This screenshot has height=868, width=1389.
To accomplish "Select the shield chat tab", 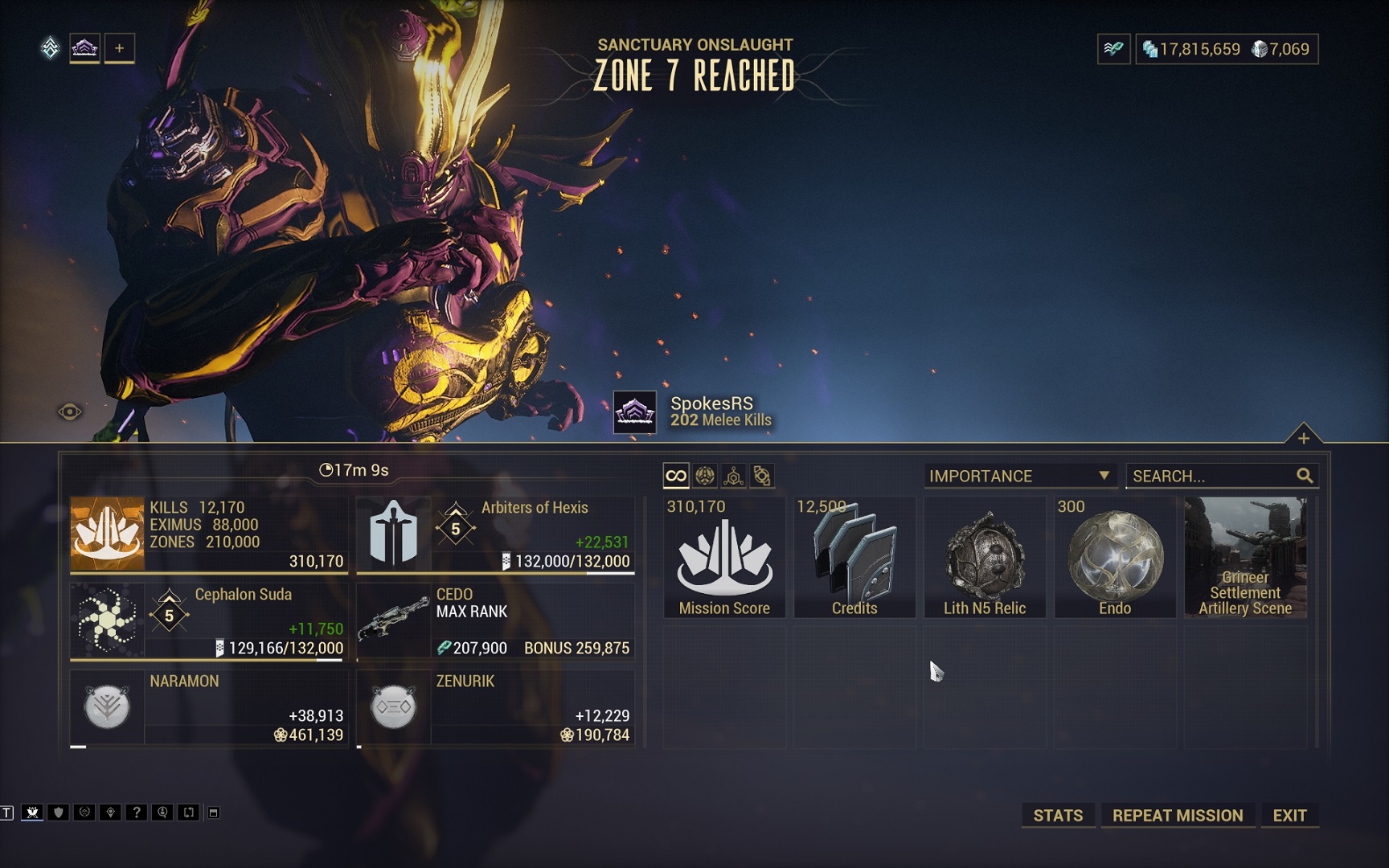I will click(x=58, y=813).
